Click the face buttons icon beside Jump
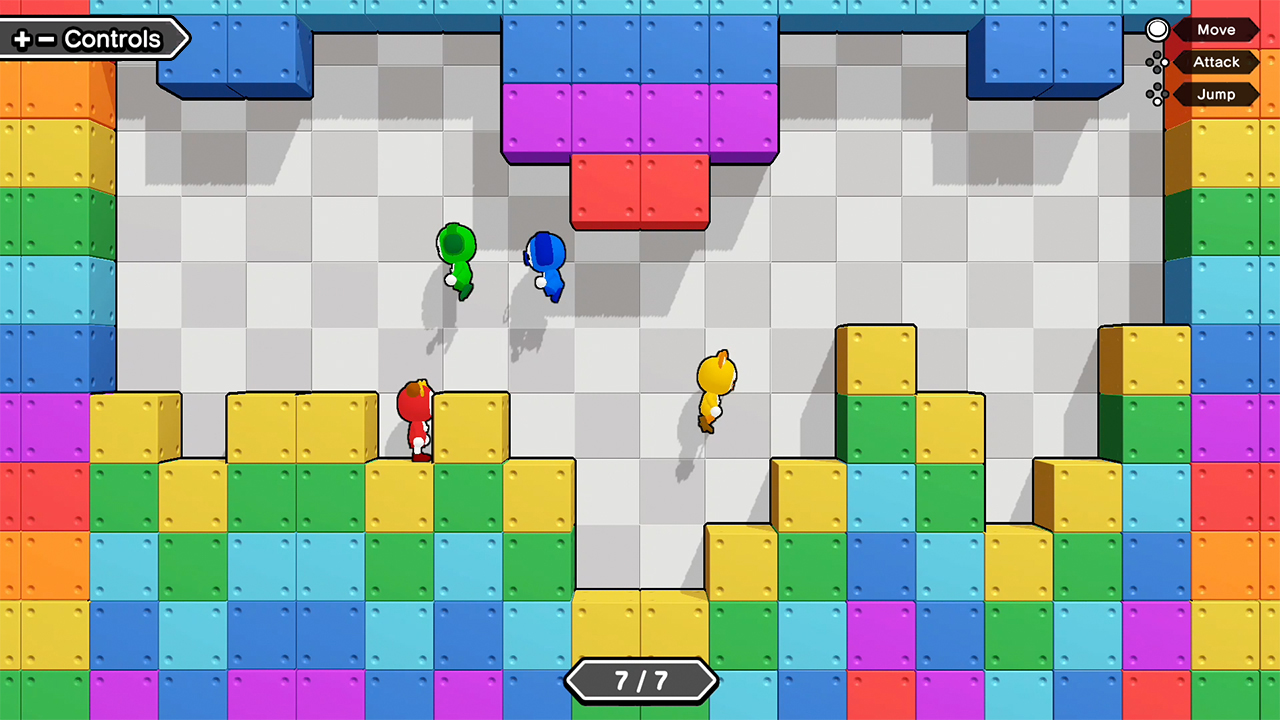 pos(1156,93)
